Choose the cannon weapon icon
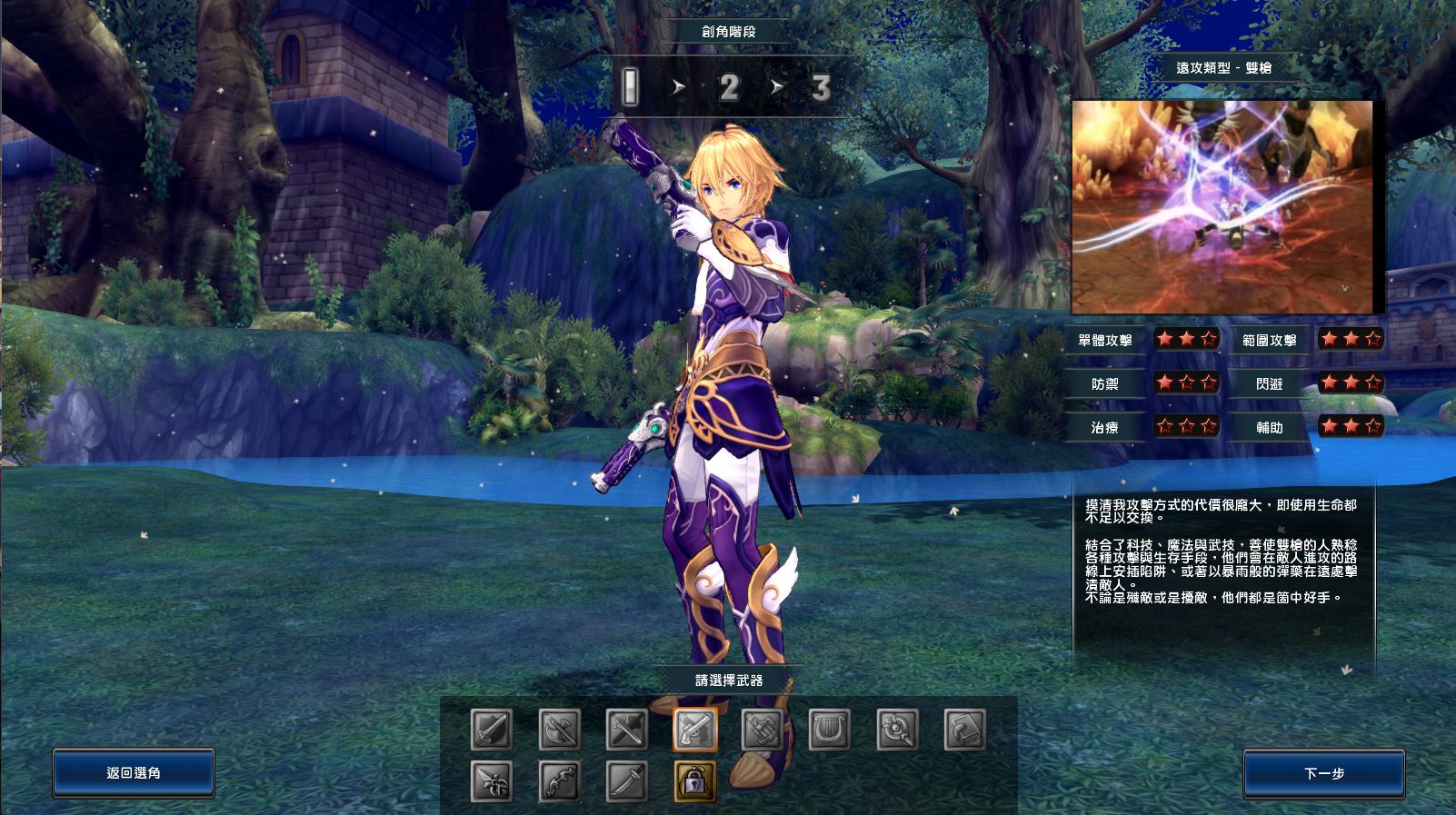This screenshot has width=1456, height=815. coord(763,730)
